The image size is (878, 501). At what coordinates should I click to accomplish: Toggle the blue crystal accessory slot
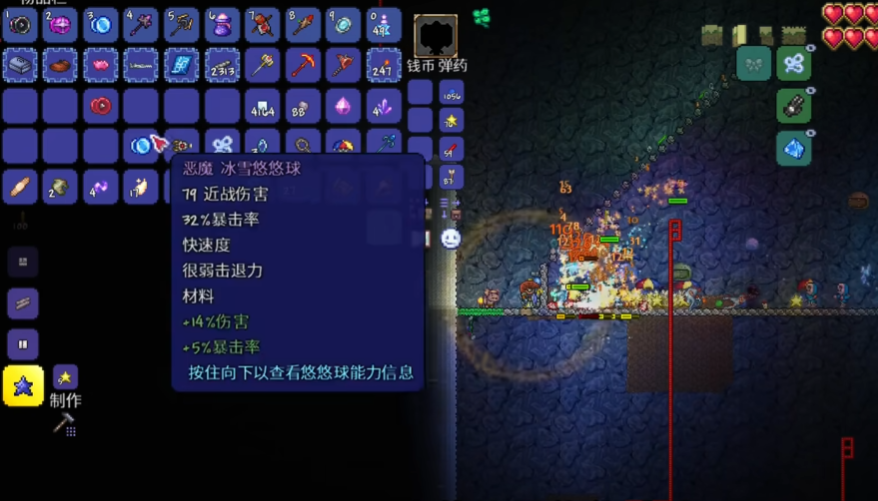(794, 148)
